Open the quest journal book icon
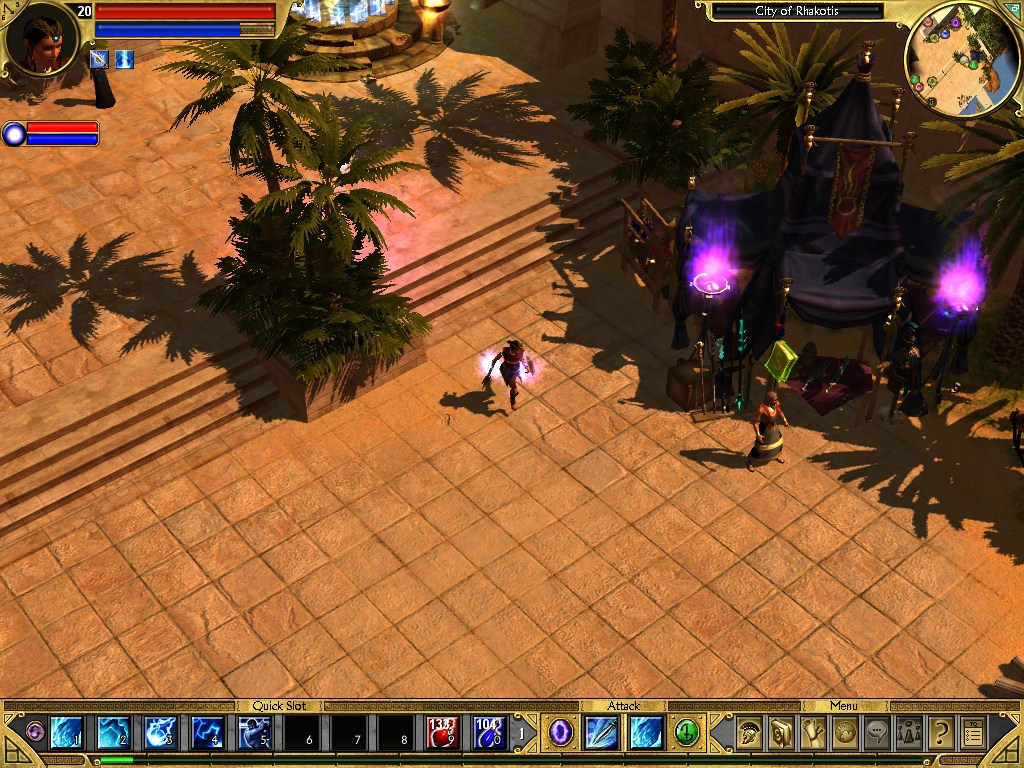 (x=781, y=734)
